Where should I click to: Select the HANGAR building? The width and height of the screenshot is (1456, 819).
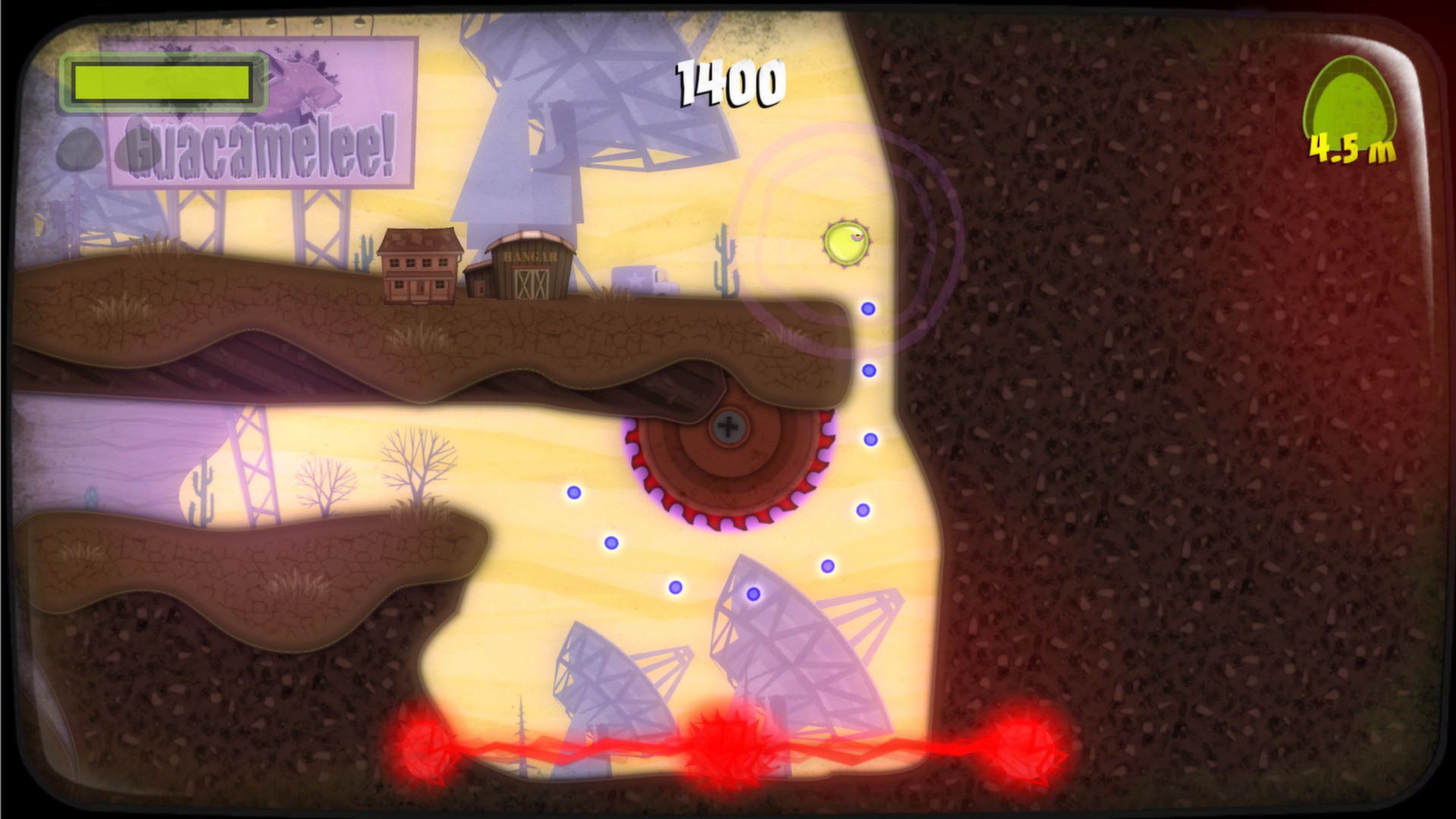529,267
